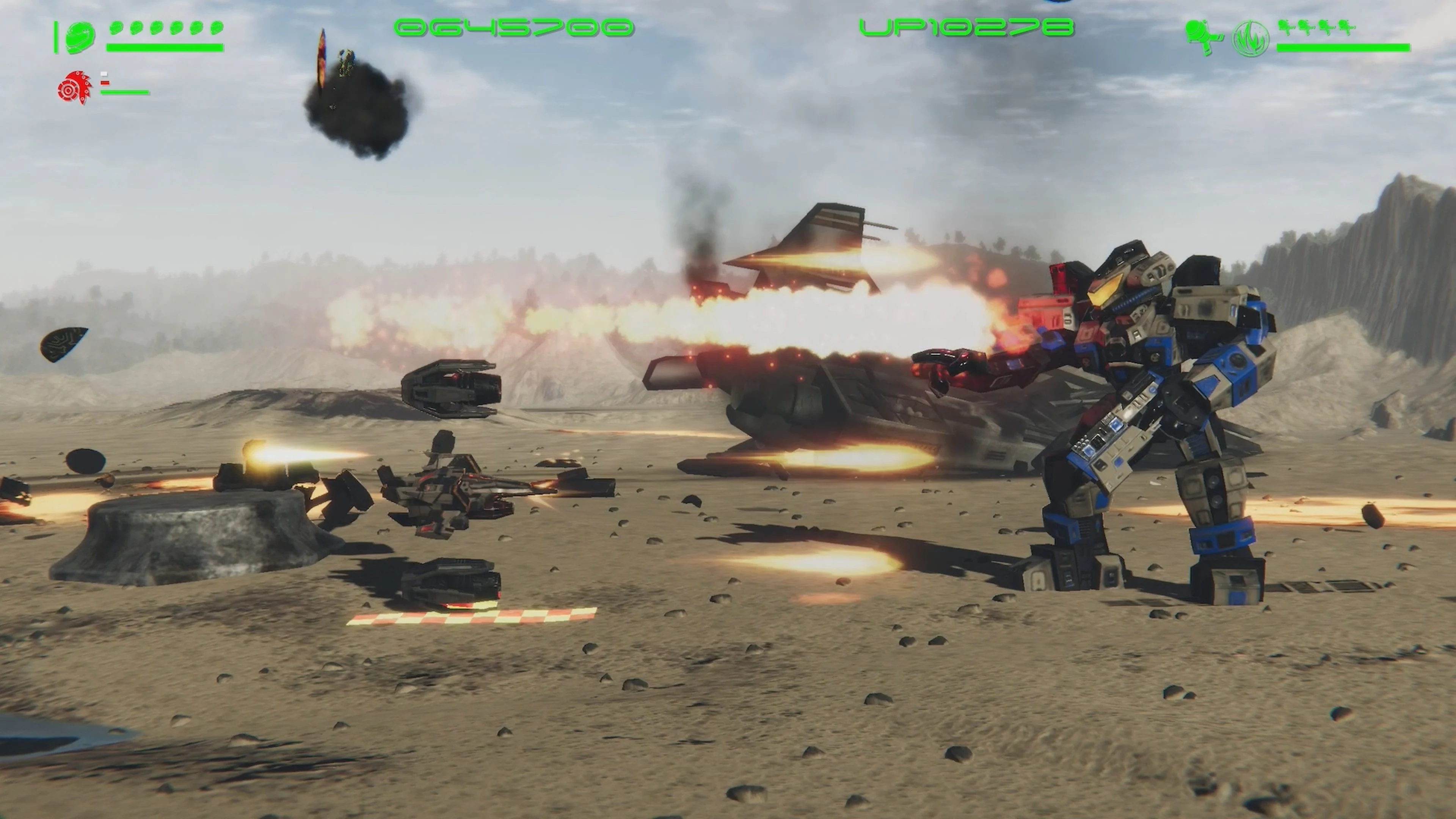
Task: Toggle the red boss damage bar segment
Action: tap(105, 83)
